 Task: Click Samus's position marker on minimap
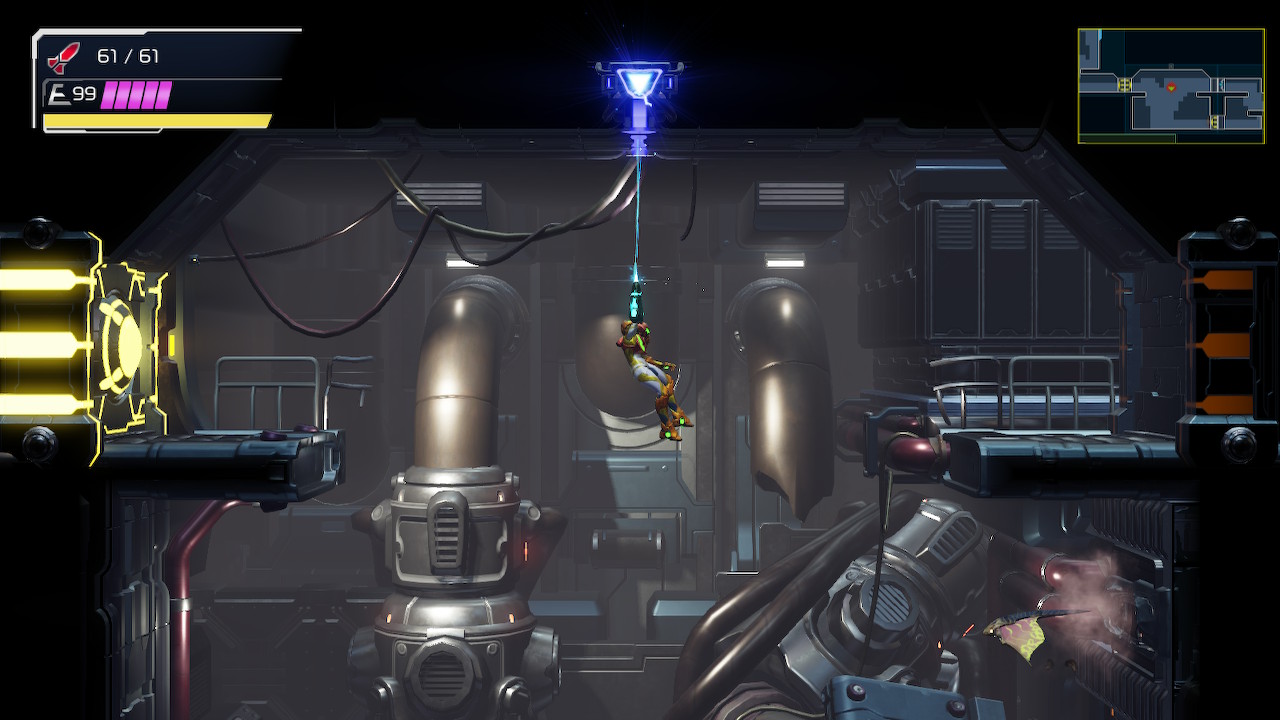[1172, 88]
